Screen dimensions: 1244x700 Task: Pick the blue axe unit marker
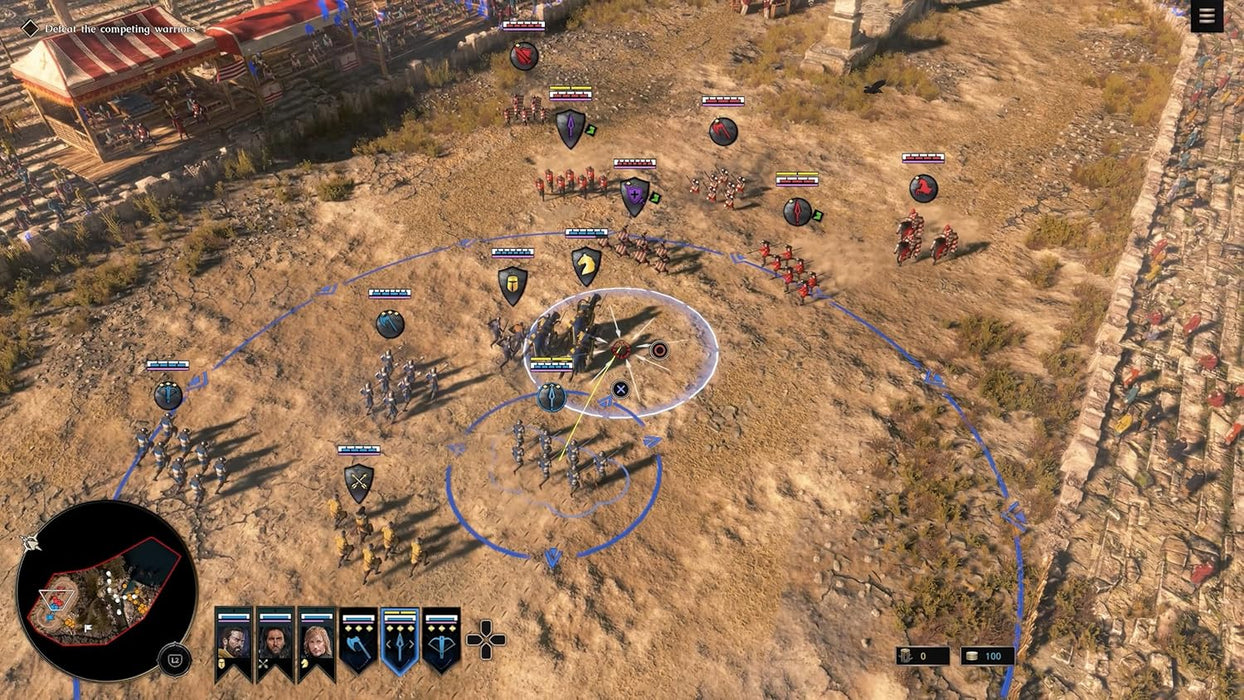coord(390,324)
